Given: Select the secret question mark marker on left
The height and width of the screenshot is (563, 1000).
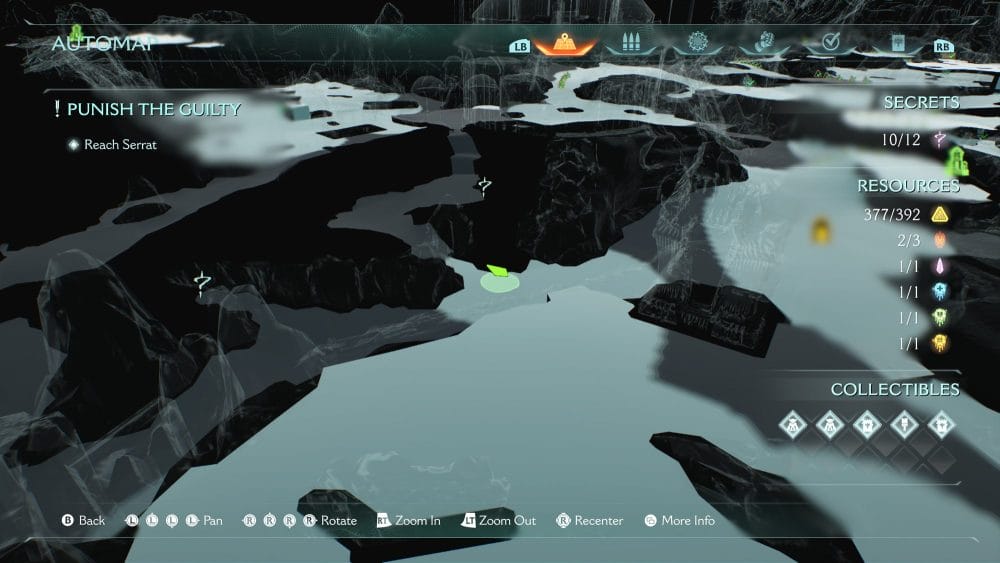Looking at the screenshot, I should click(x=203, y=284).
